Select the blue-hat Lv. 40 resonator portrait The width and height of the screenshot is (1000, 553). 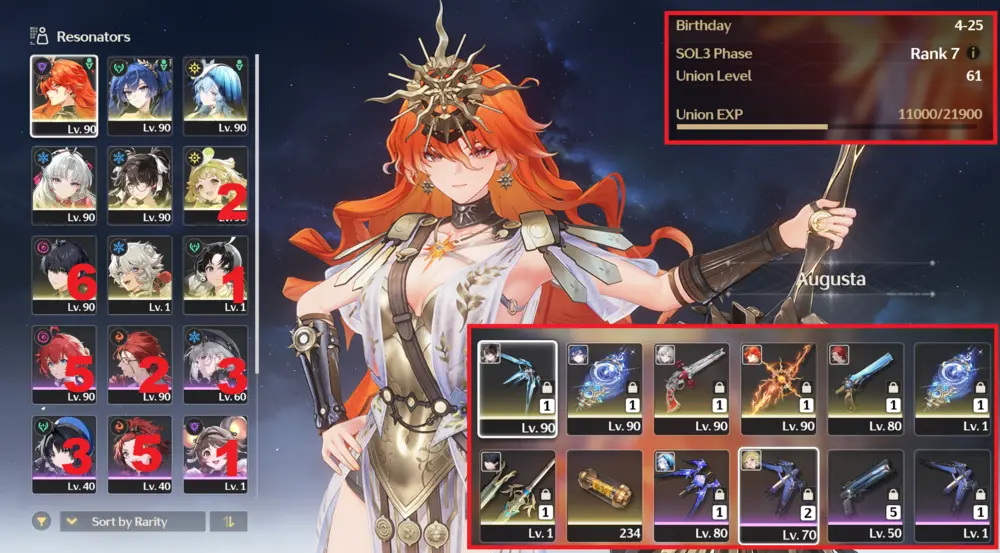pos(64,453)
